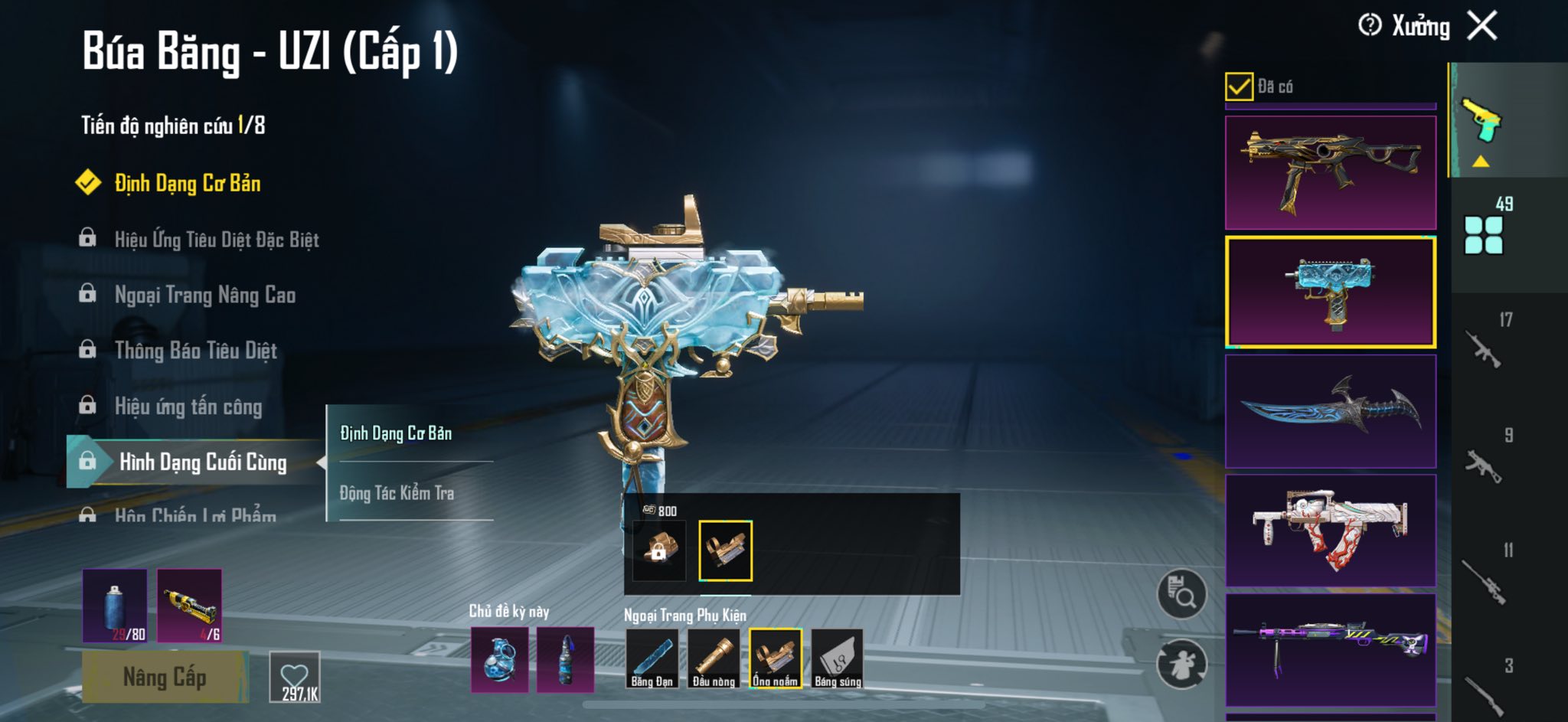Open the Xưởng help icon
Viewport: 1568px width, 722px height.
(x=1370, y=26)
